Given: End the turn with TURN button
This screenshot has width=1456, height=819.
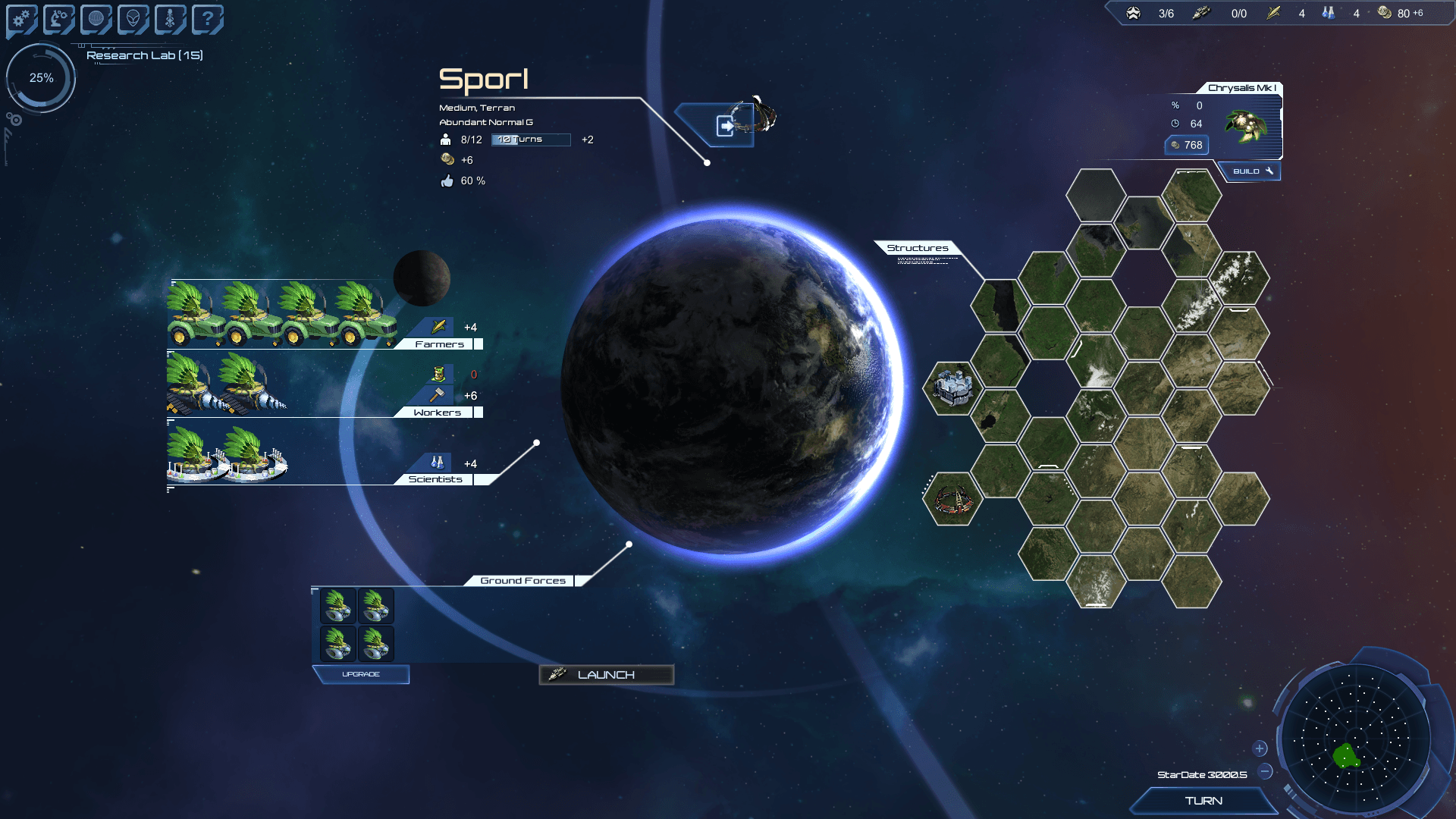Looking at the screenshot, I should click(x=1203, y=801).
